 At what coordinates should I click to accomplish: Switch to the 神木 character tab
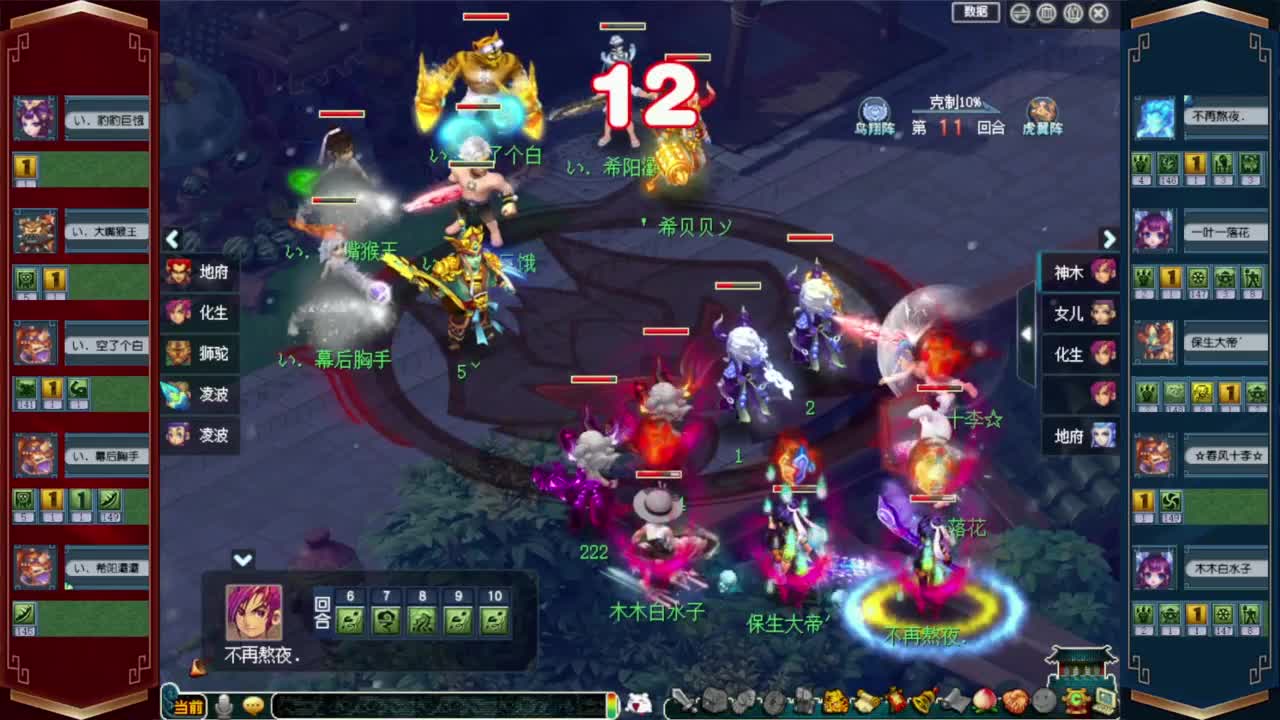[1079, 272]
